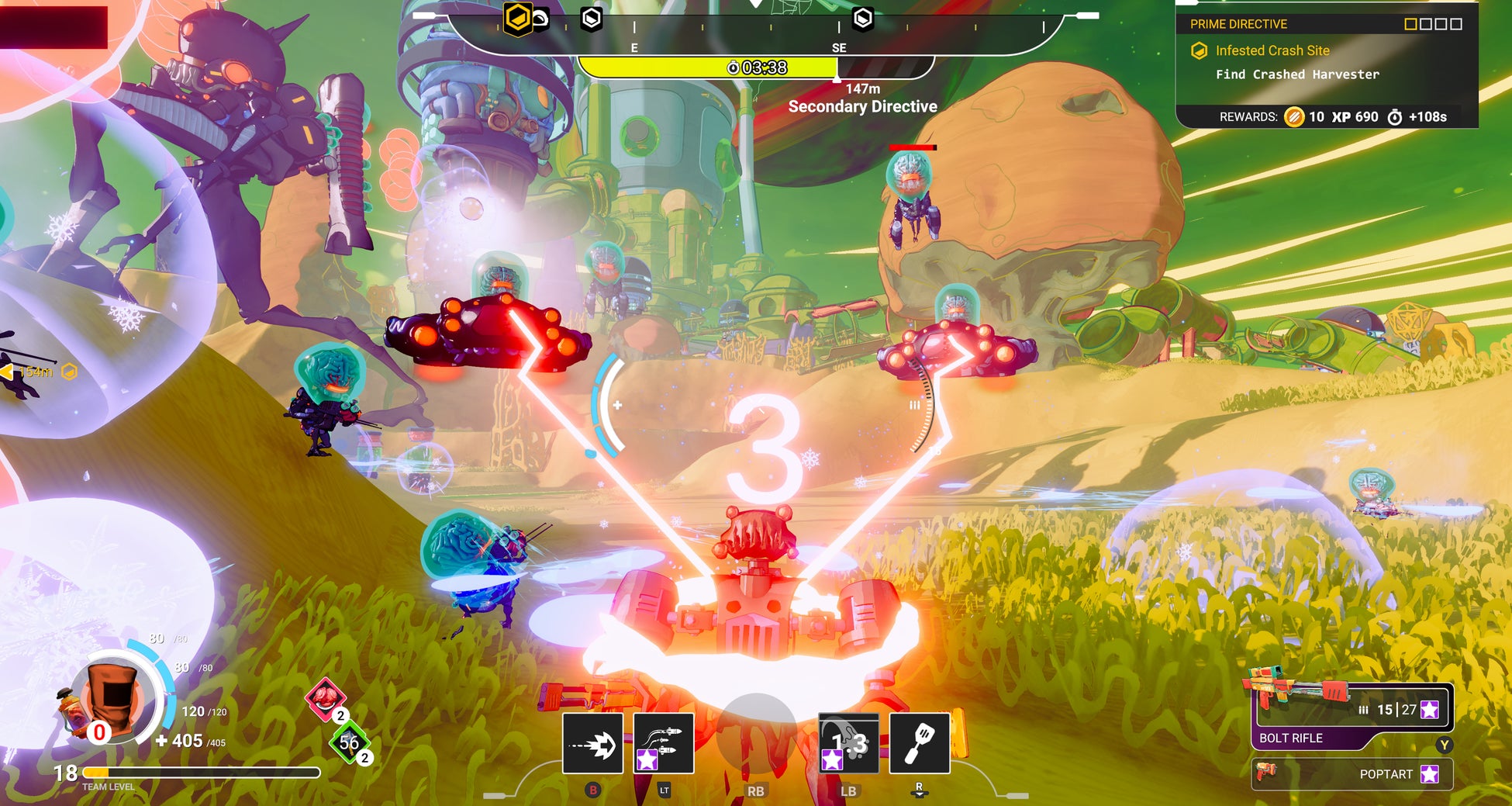Click the yellow prime directive compass marker

click(x=517, y=17)
